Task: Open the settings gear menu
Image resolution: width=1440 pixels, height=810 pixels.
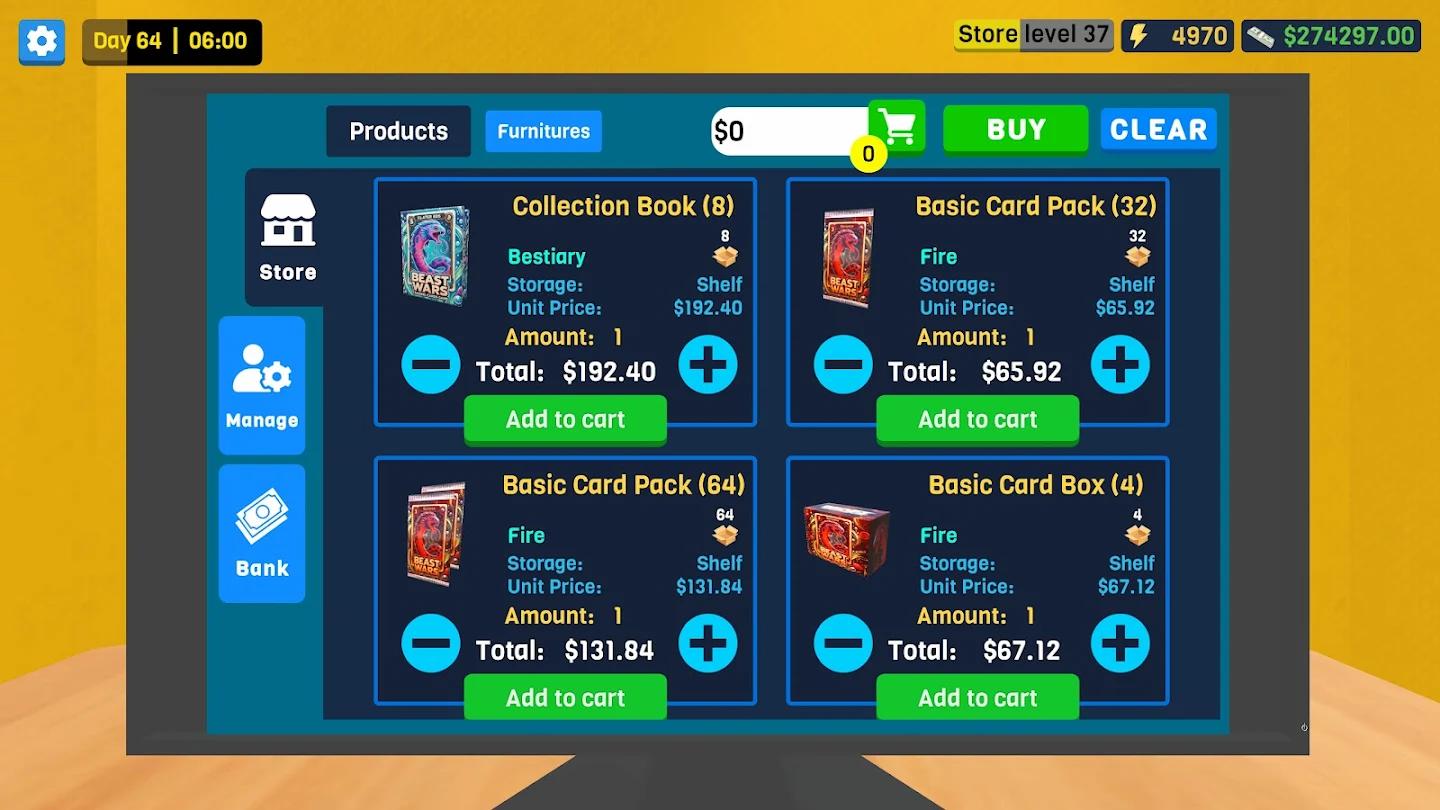Action: 41,41
